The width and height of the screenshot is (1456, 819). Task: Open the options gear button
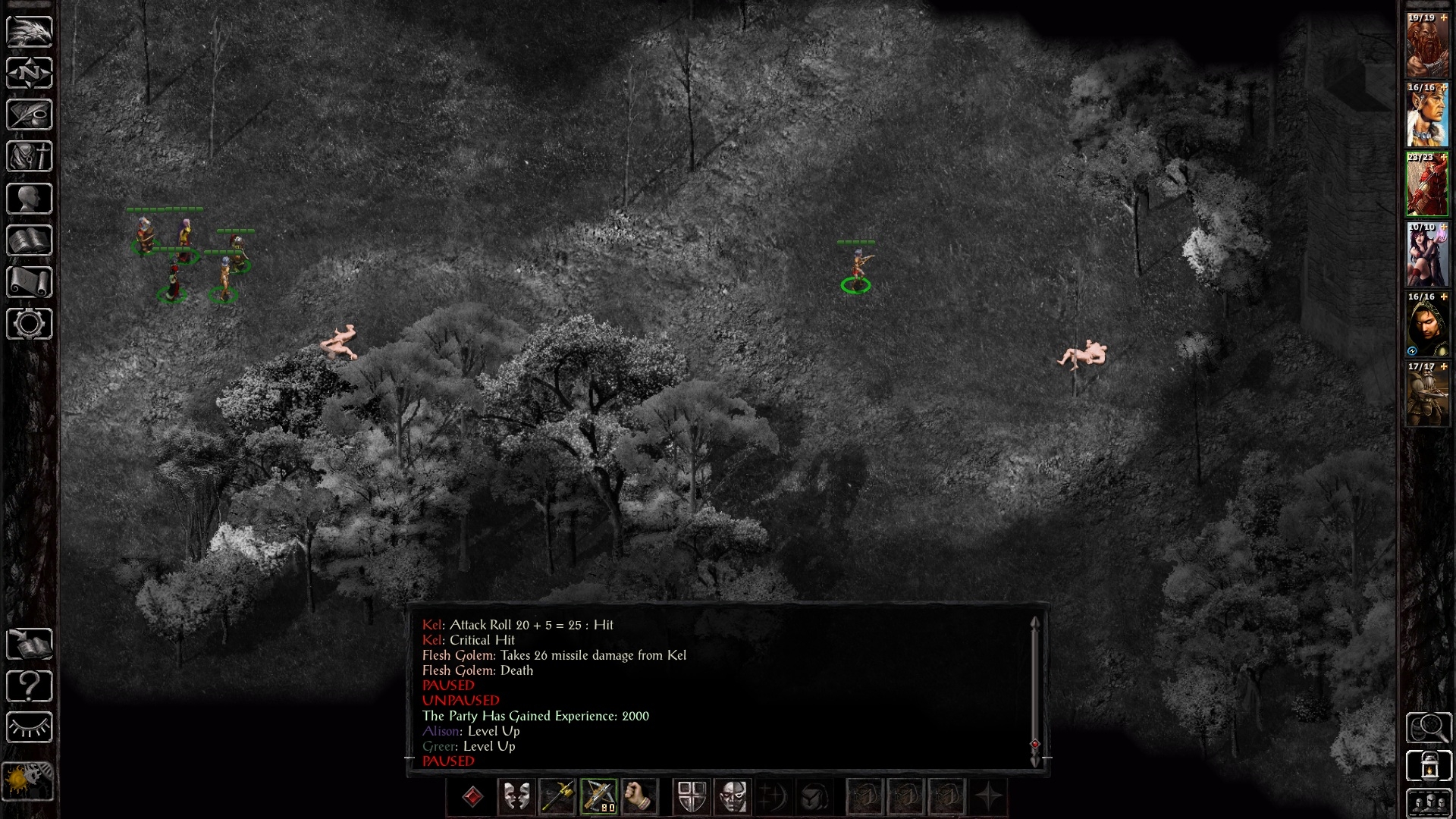30,324
